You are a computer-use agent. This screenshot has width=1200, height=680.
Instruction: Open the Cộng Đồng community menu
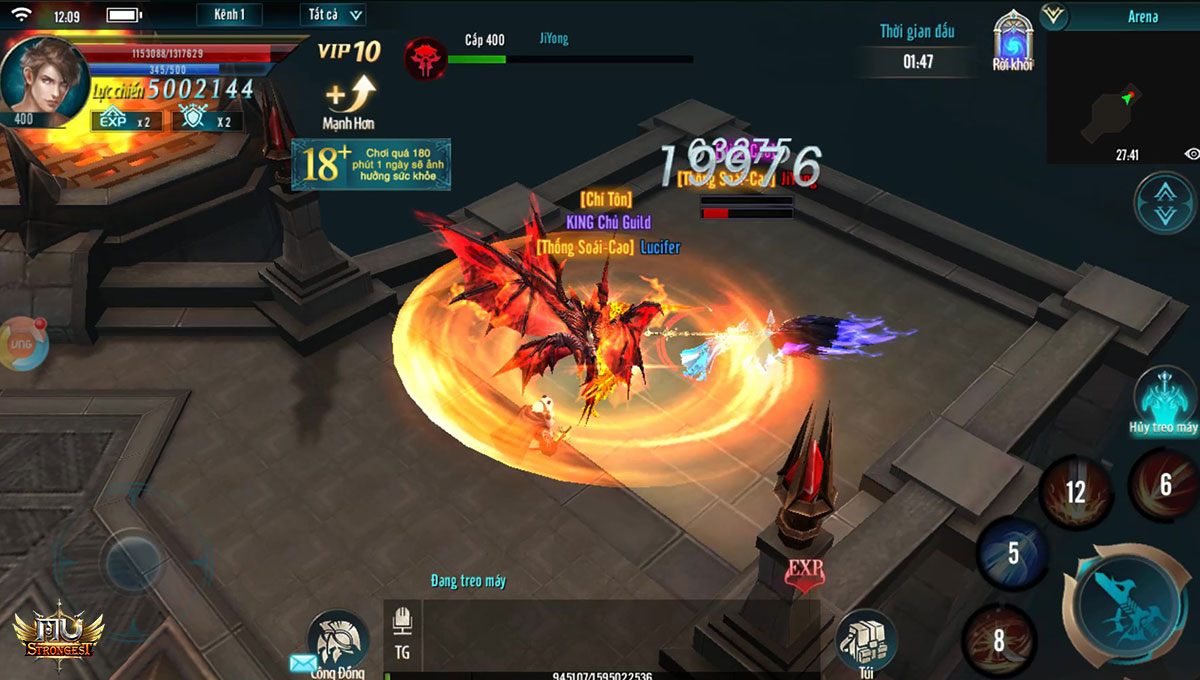coord(338,642)
